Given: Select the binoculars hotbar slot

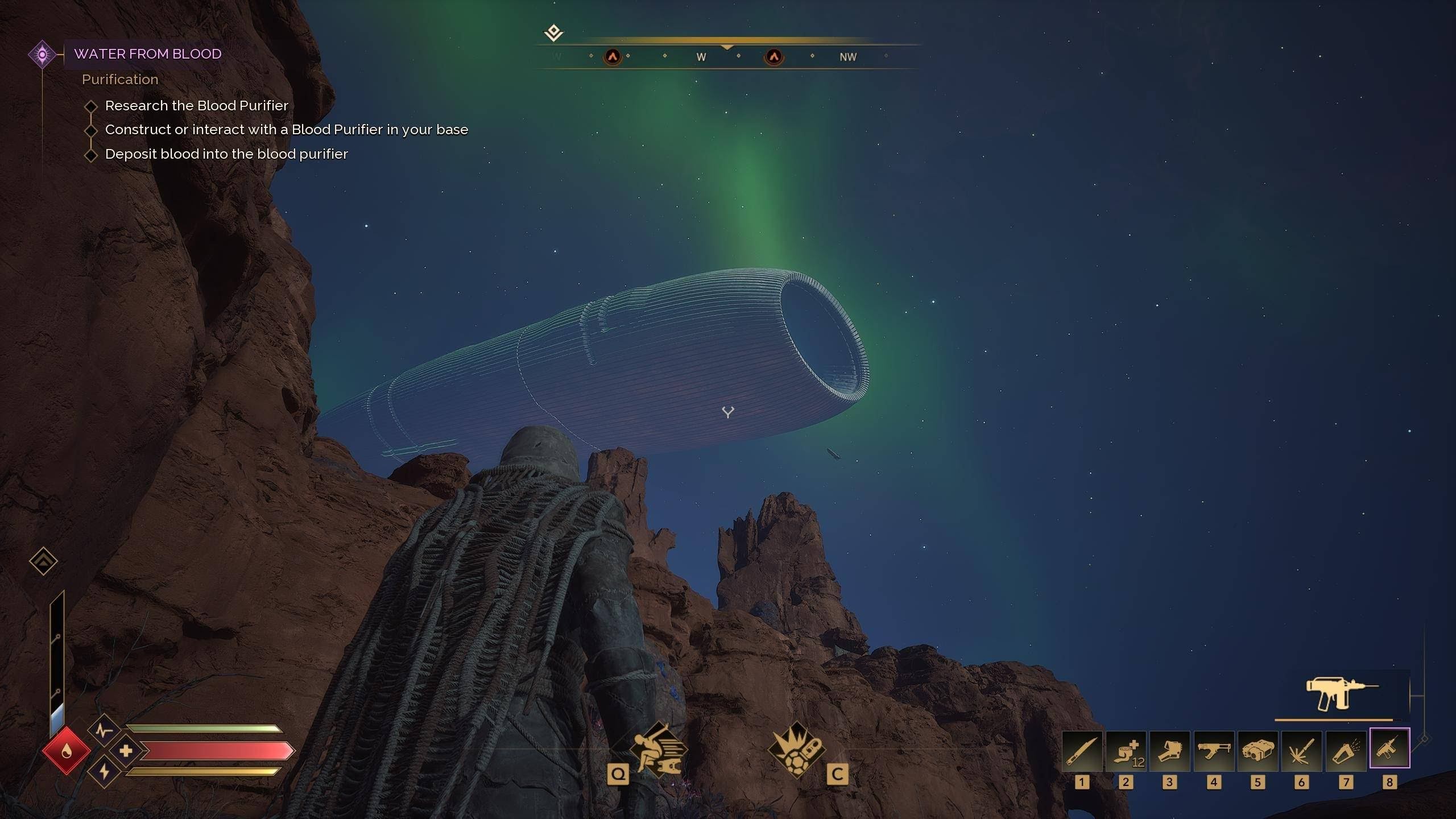Looking at the screenshot, I should [1258, 751].
